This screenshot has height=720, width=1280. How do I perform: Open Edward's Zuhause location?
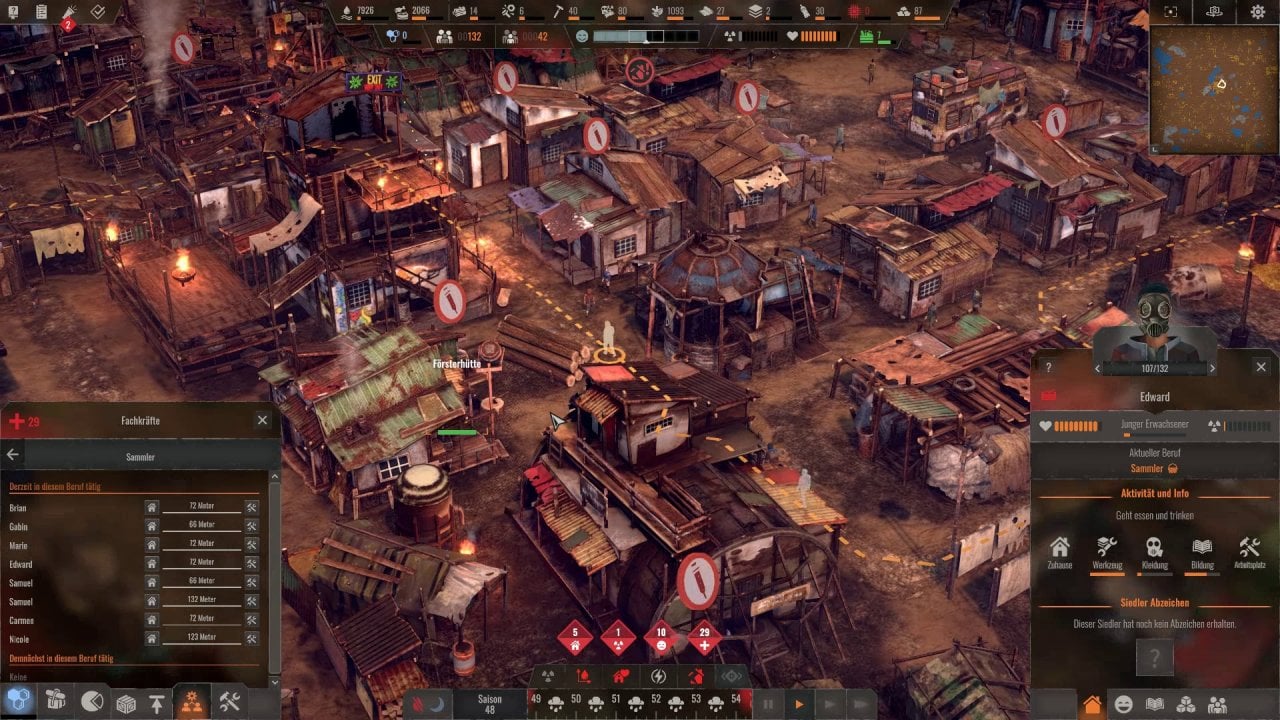(1060, 551)
